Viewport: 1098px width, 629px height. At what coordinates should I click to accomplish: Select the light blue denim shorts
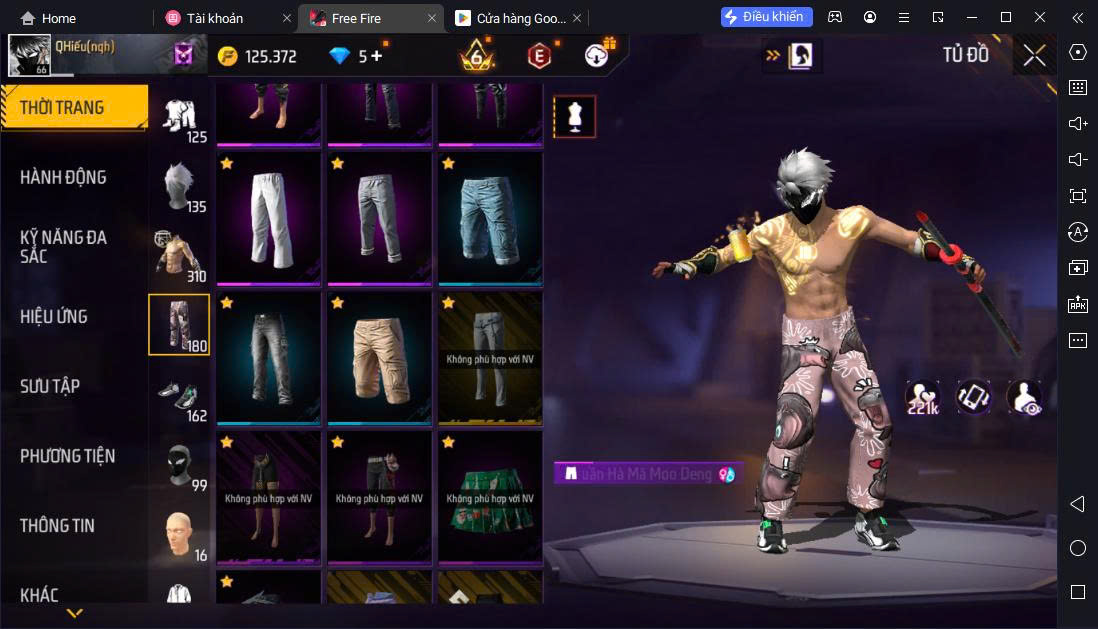coord(490,217)
